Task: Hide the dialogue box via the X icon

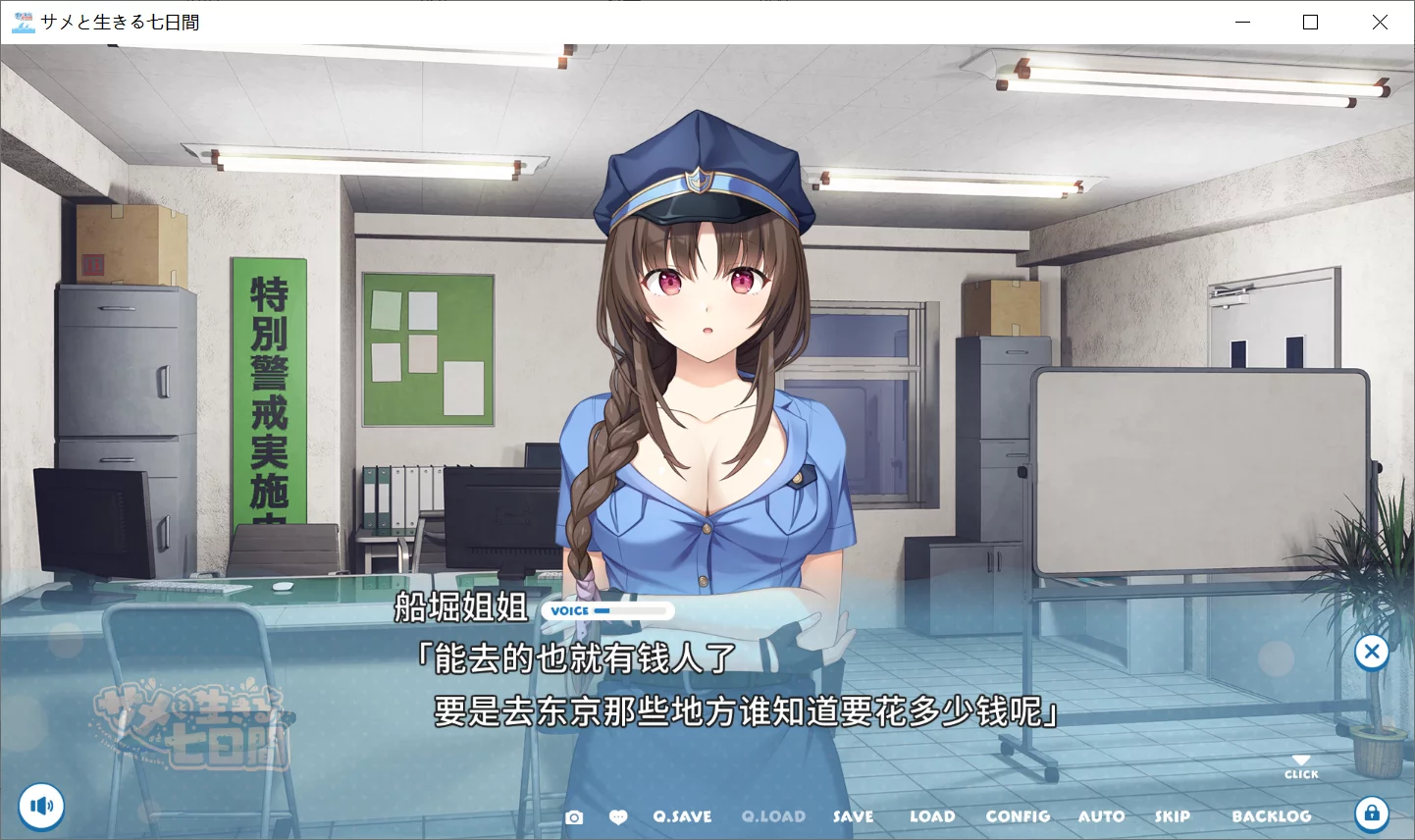Action: click(1371, 652)
